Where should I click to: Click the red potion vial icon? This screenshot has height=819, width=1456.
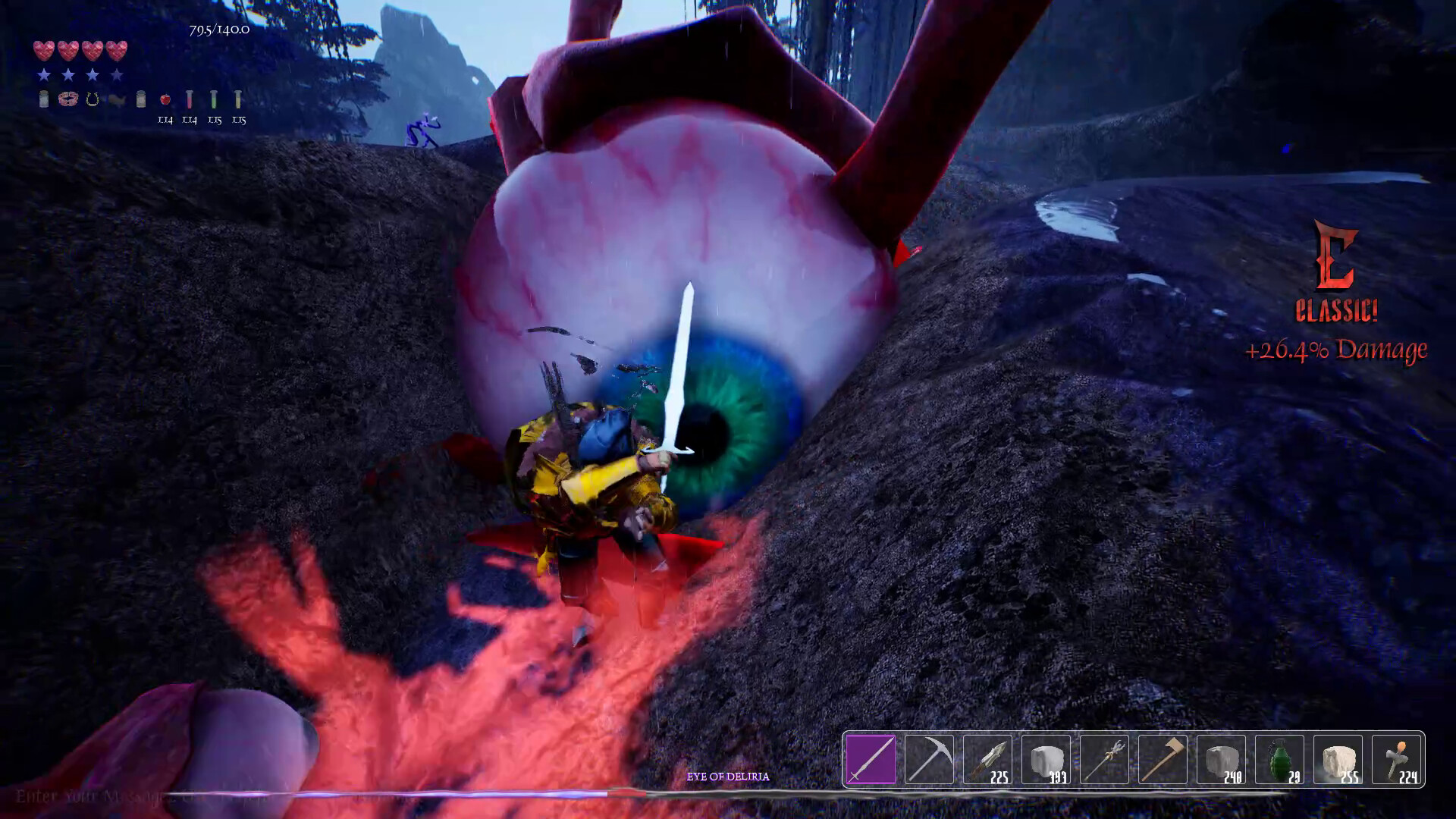(x=190, y=99)
